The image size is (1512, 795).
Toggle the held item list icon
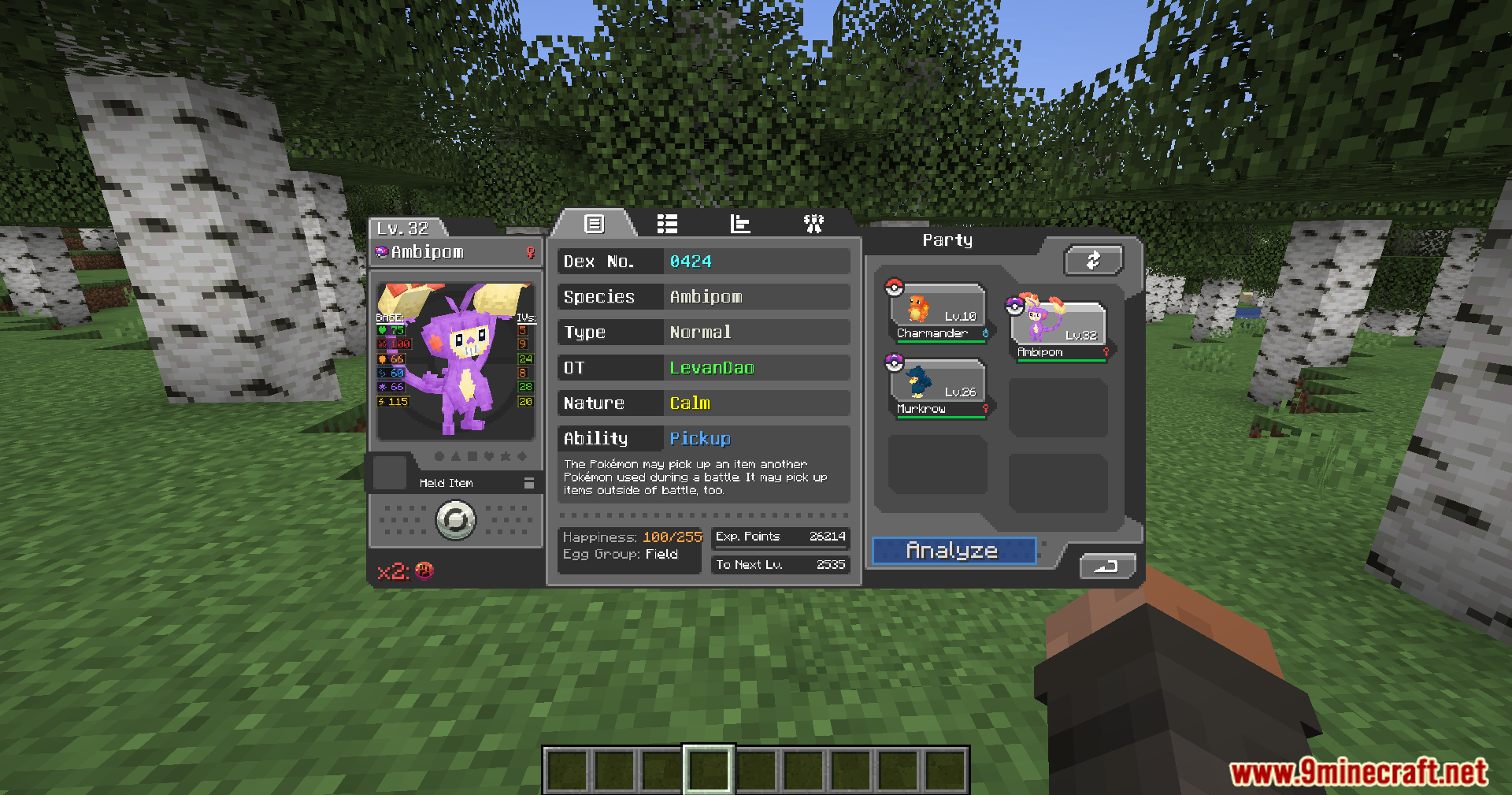[x=529, y=482]
